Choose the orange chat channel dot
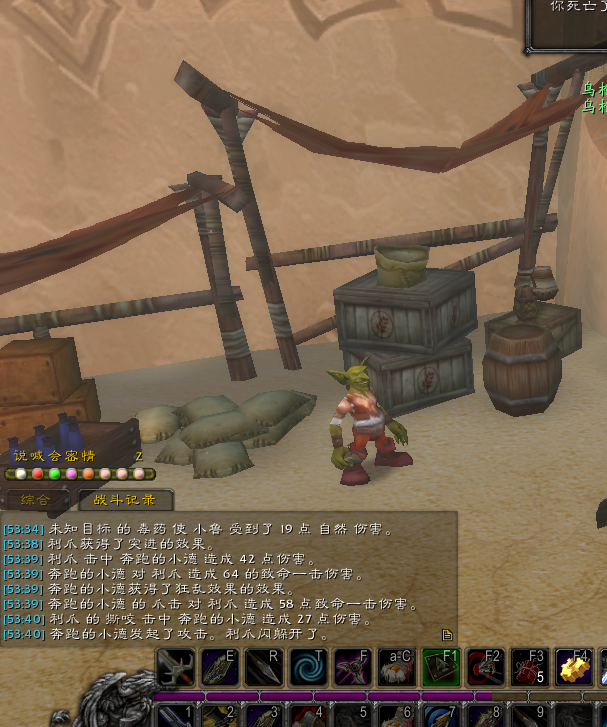607x727 pixels. (88, 474)
